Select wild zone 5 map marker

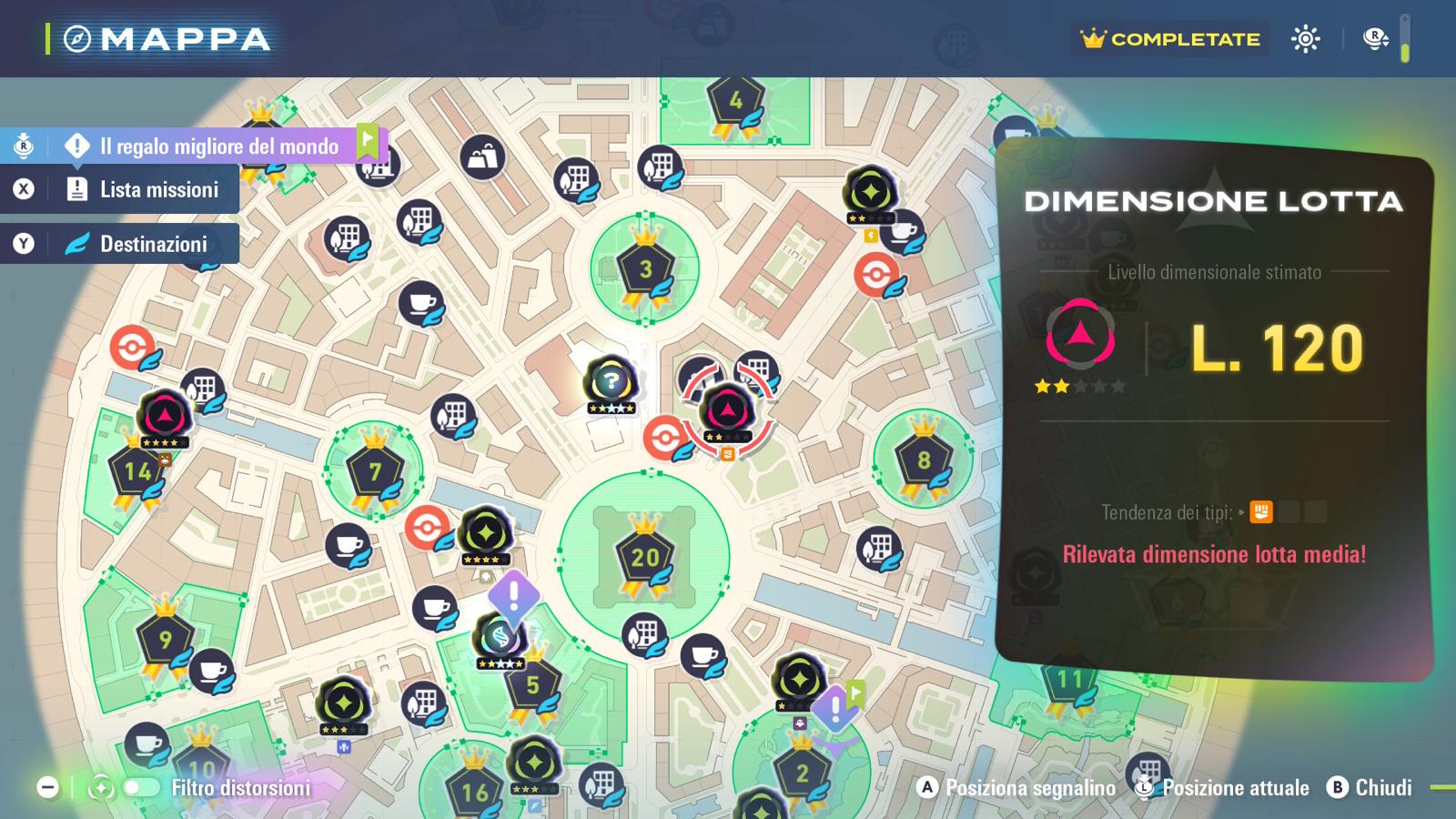(532, 684)
